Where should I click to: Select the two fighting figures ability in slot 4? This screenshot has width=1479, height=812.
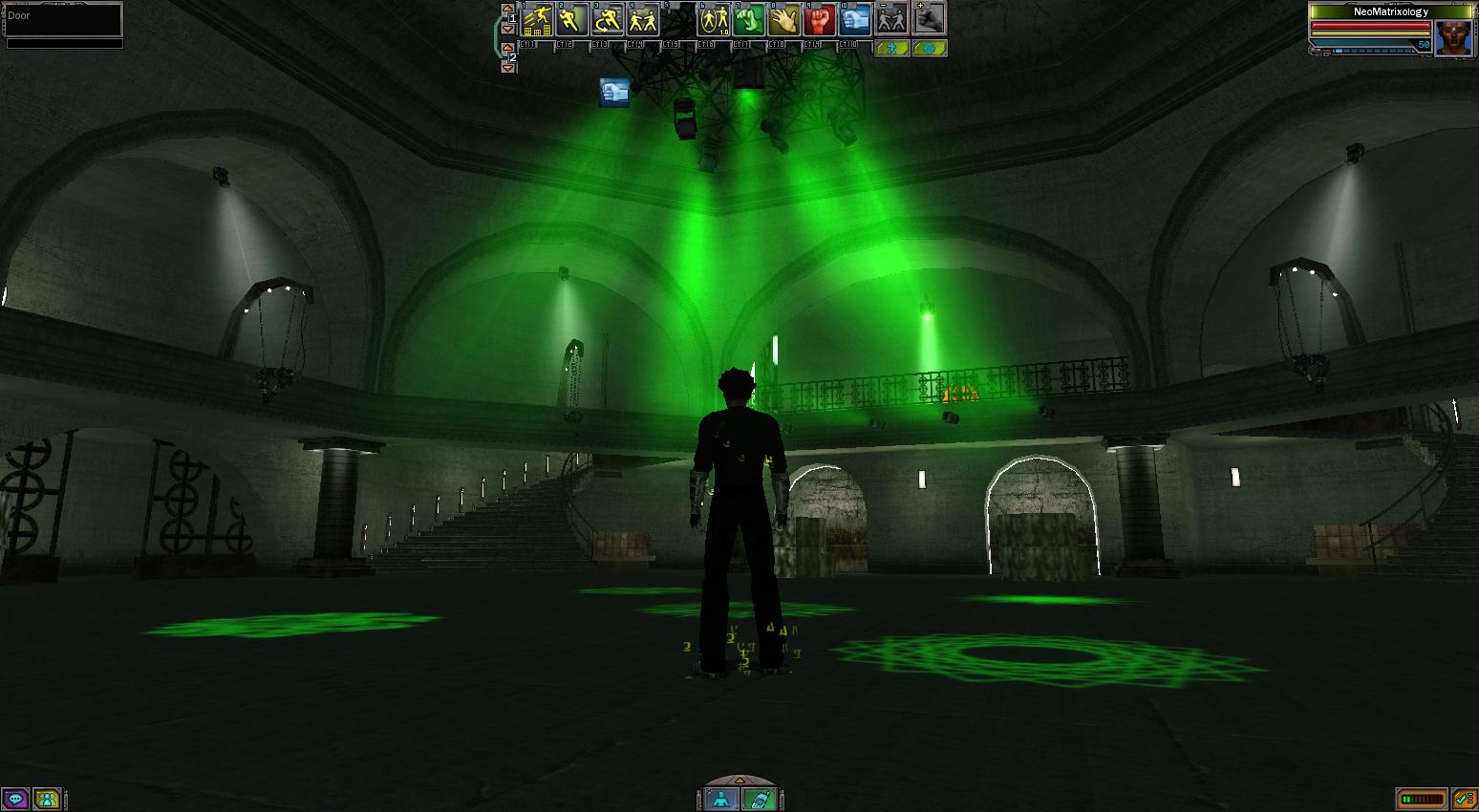643,19
